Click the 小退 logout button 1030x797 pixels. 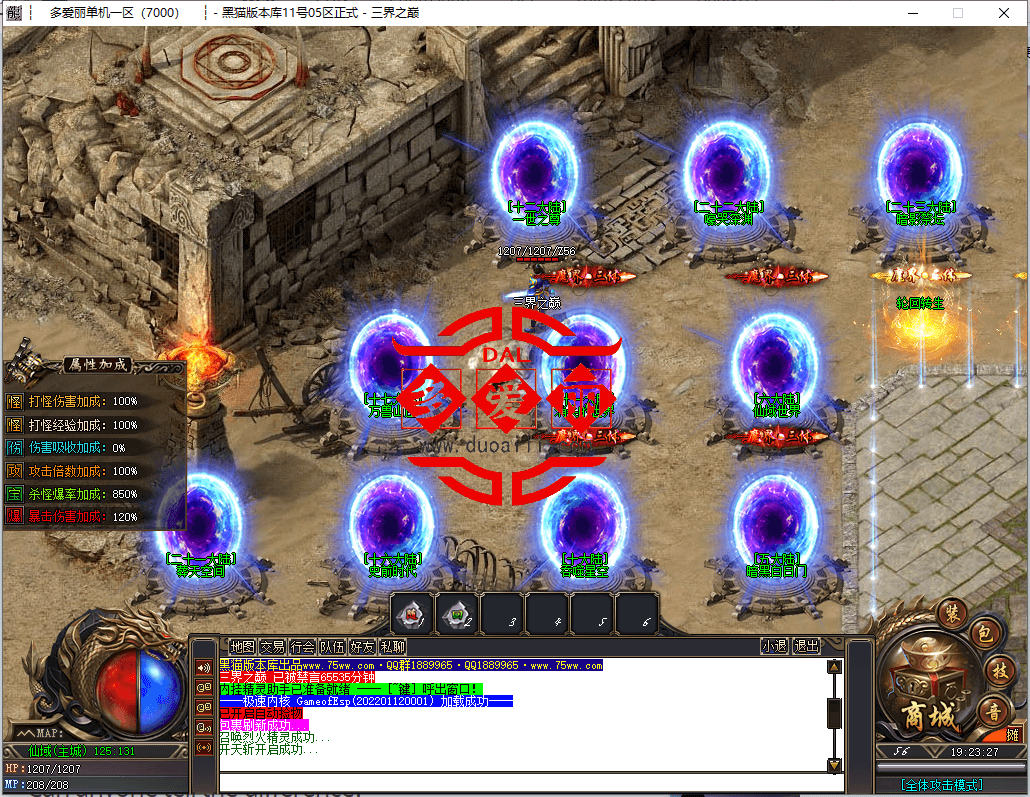coord(774,647)
